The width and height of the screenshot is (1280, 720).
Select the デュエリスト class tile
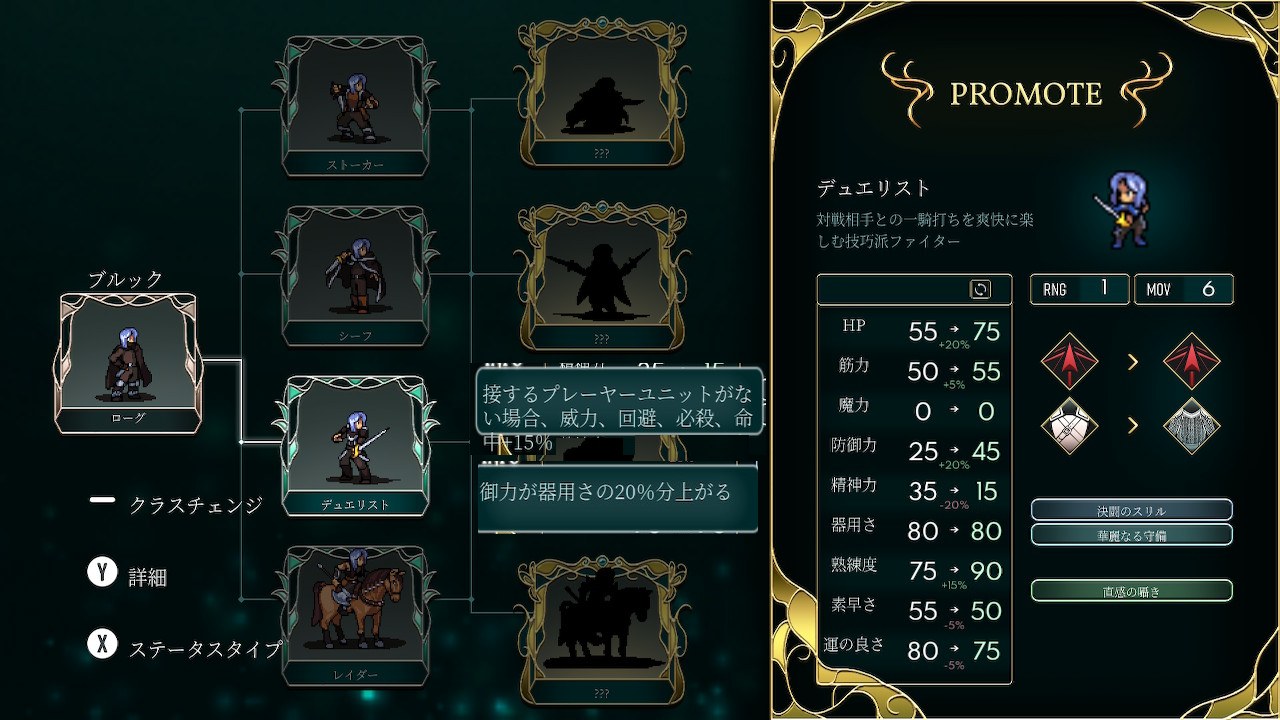355,446
